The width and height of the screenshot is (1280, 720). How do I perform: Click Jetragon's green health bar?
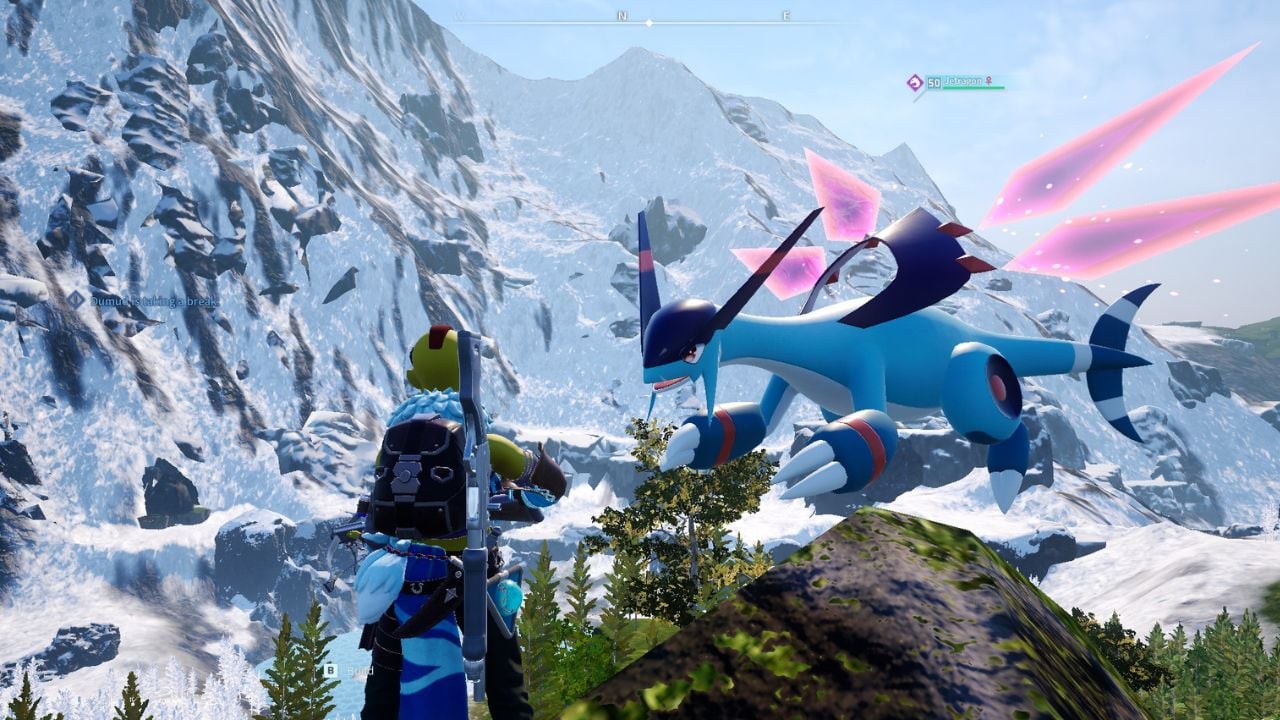click(973, 87)
